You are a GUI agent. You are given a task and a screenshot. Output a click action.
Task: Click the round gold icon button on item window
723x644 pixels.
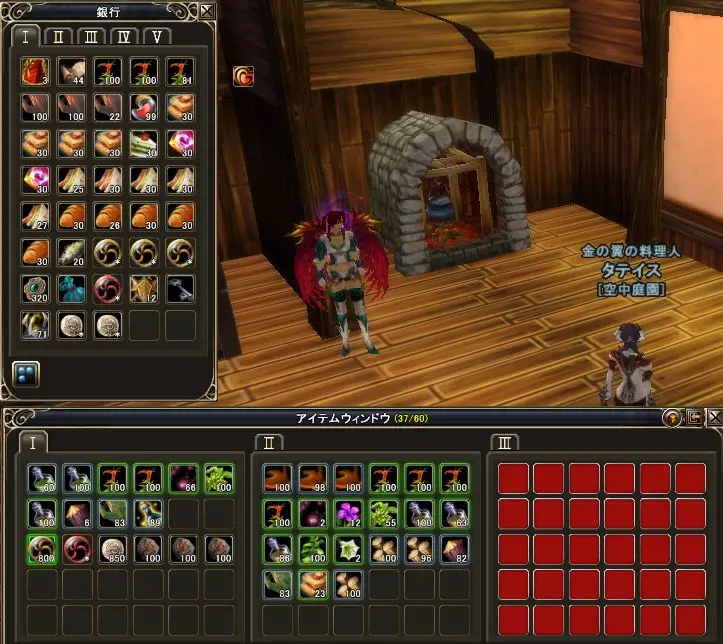point(673,417)
